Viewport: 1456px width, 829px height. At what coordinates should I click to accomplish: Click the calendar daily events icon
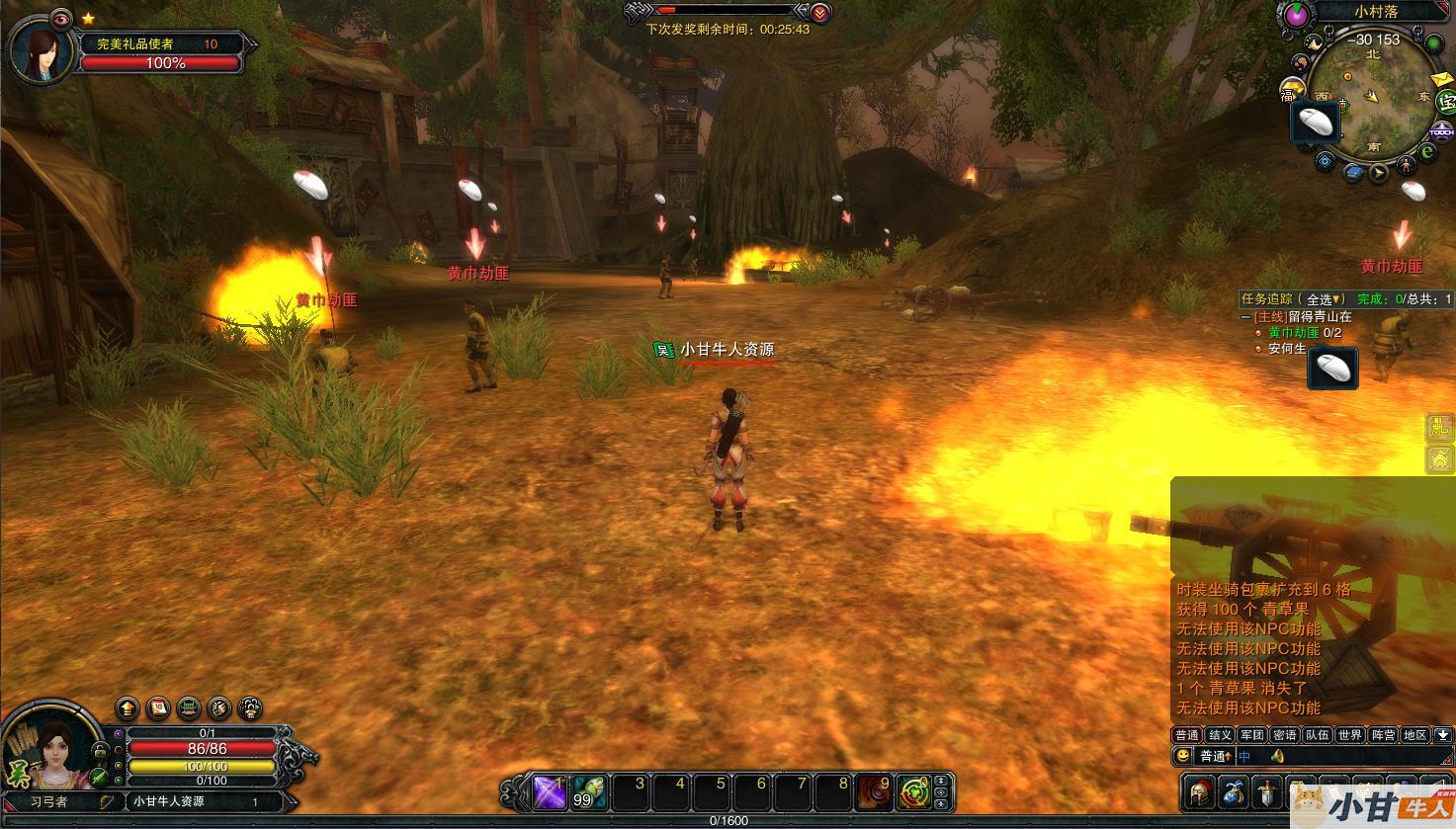(158, 707)
